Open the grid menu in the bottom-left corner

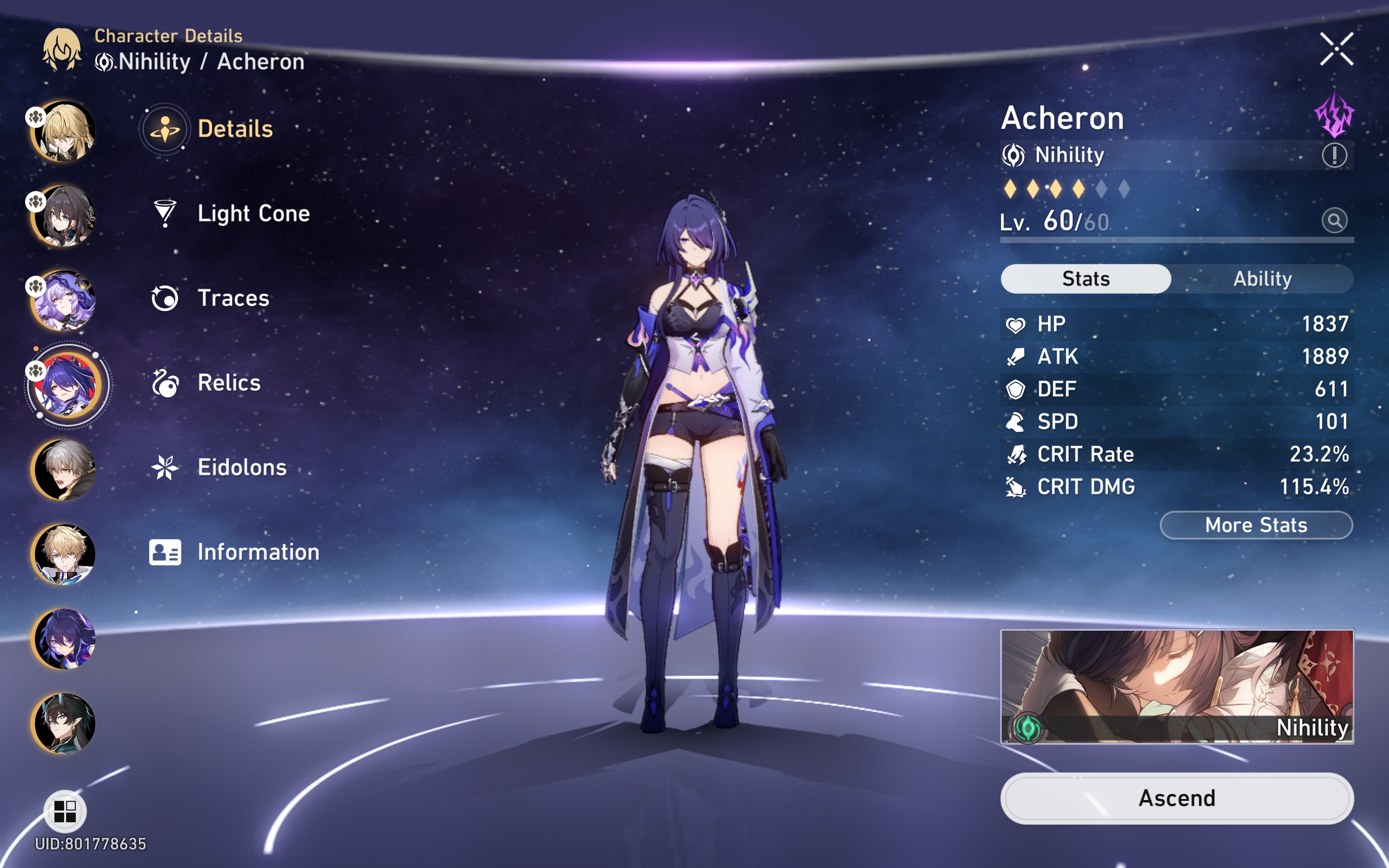[x=65, y=811]
